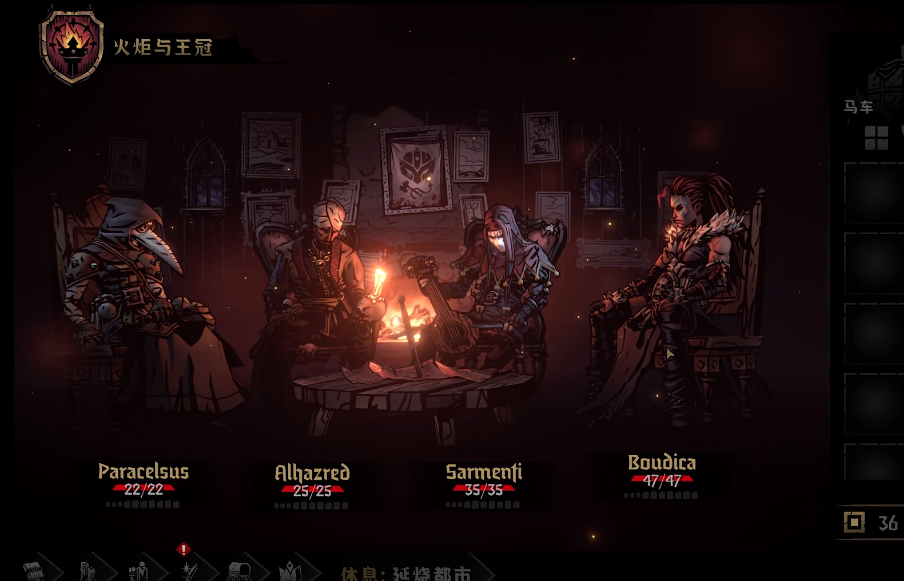Click the torch shield inn emblem
Image resolution: width=904 pixels, height=581 pixels.
point(72,46)
